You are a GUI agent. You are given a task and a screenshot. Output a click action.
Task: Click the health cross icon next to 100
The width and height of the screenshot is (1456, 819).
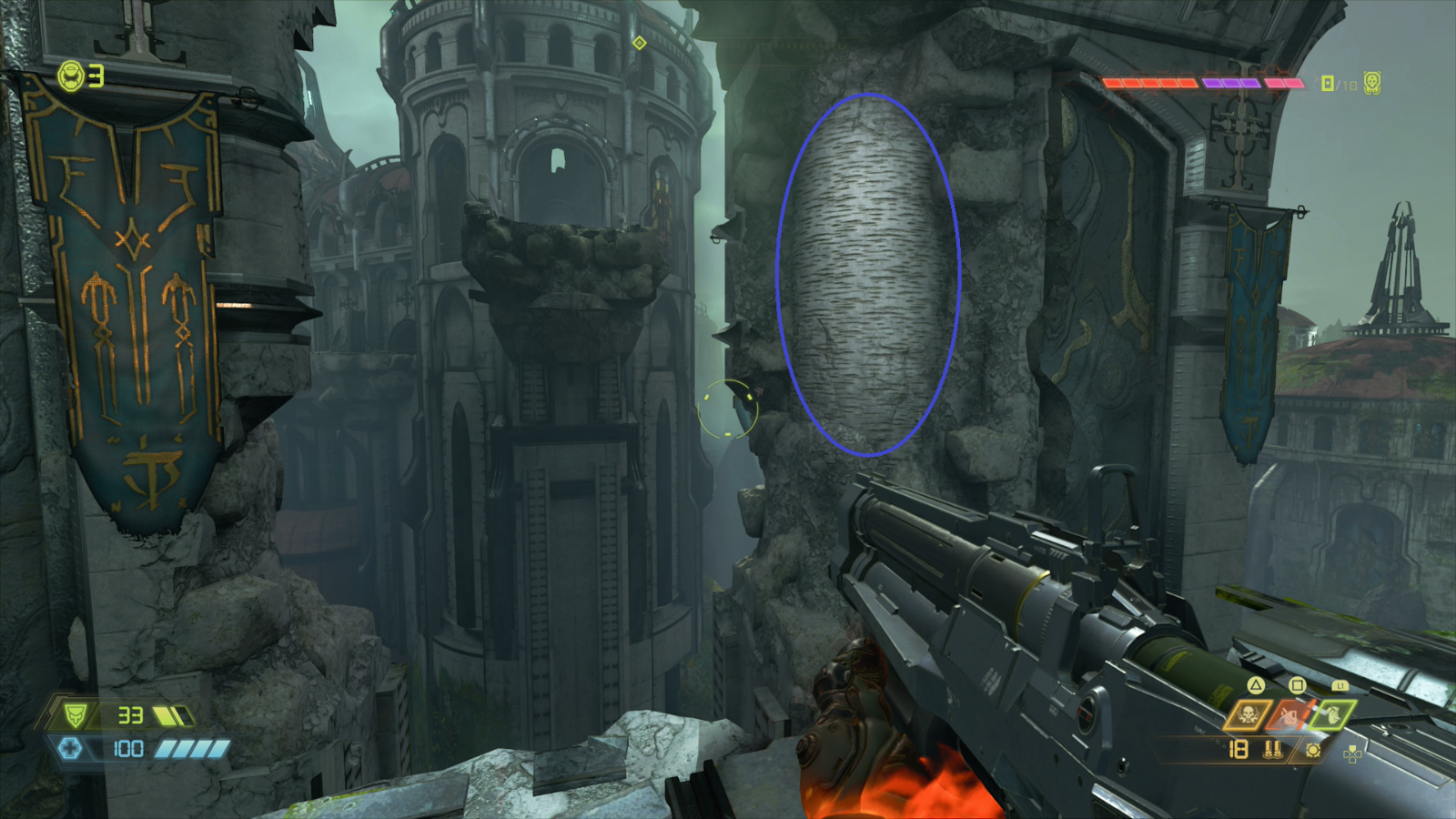pos(72,748)
